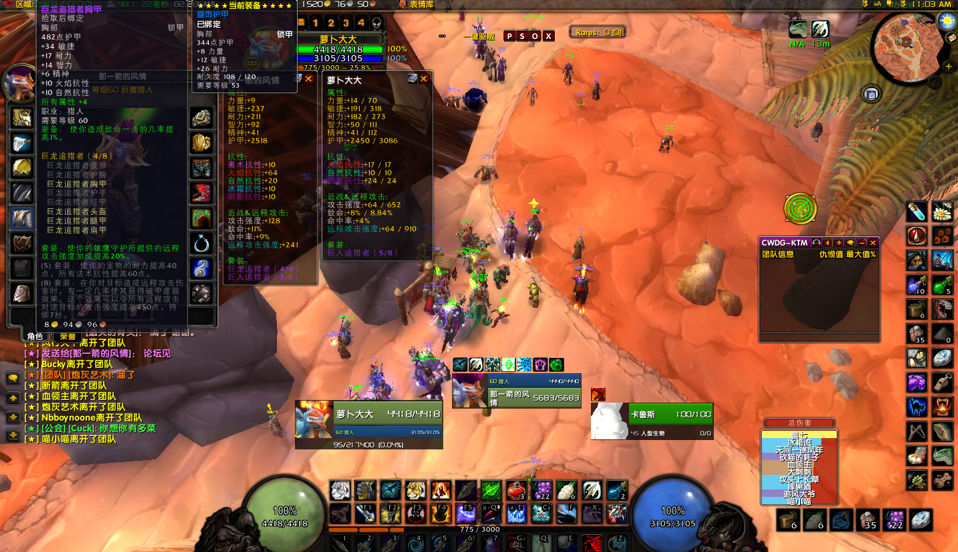The height and width of the screenshot is (552, 958).
Task: Use the red healing potion on the action bar
Action: pyautogui.click(x=516, y=490)
